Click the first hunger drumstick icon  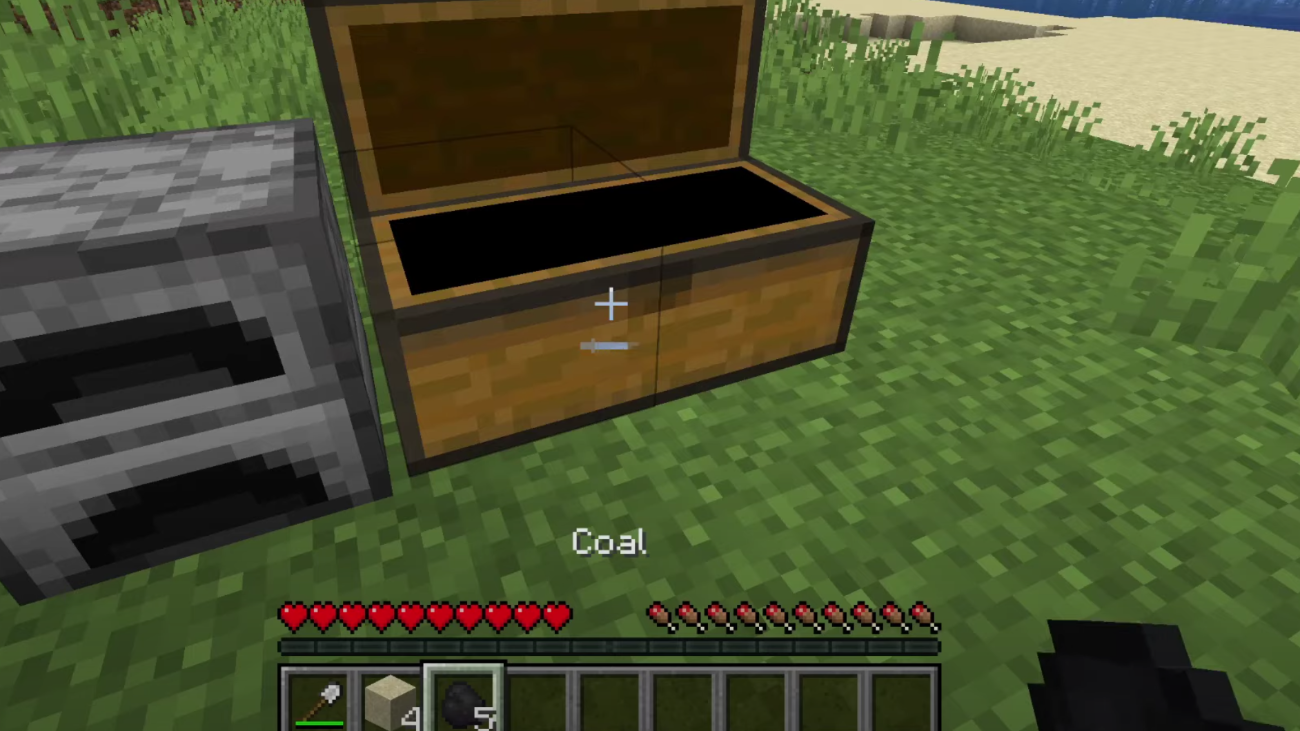(659, 615)
